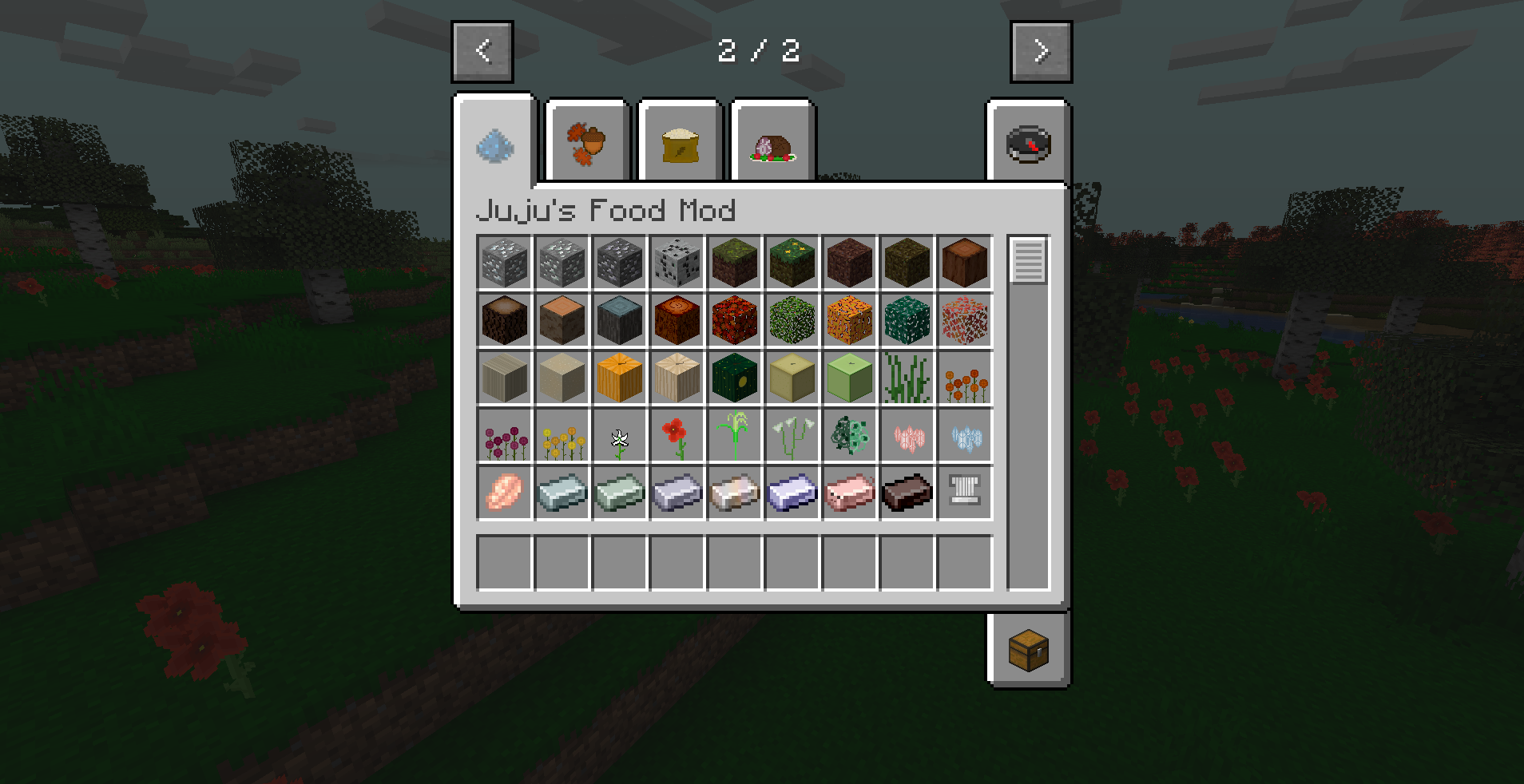Open the chest inventory tab at bottom right
The height and width of the screenshot is (784, 1524).
[1029, 651]
